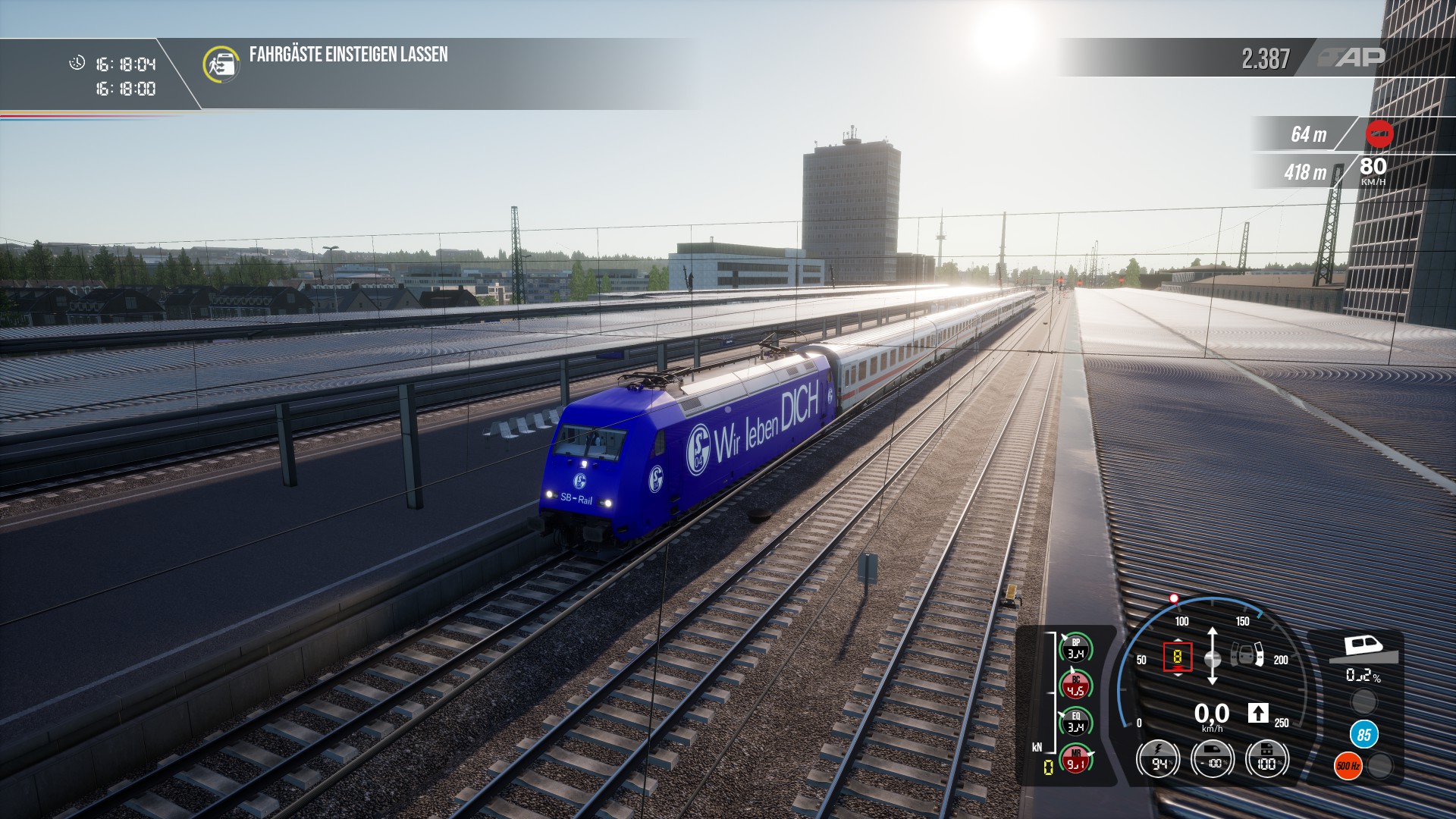1456x819 pixels.
Task: Click the clock icon beside the timetable
Action: pyautogui.click(x=77, y=63)
